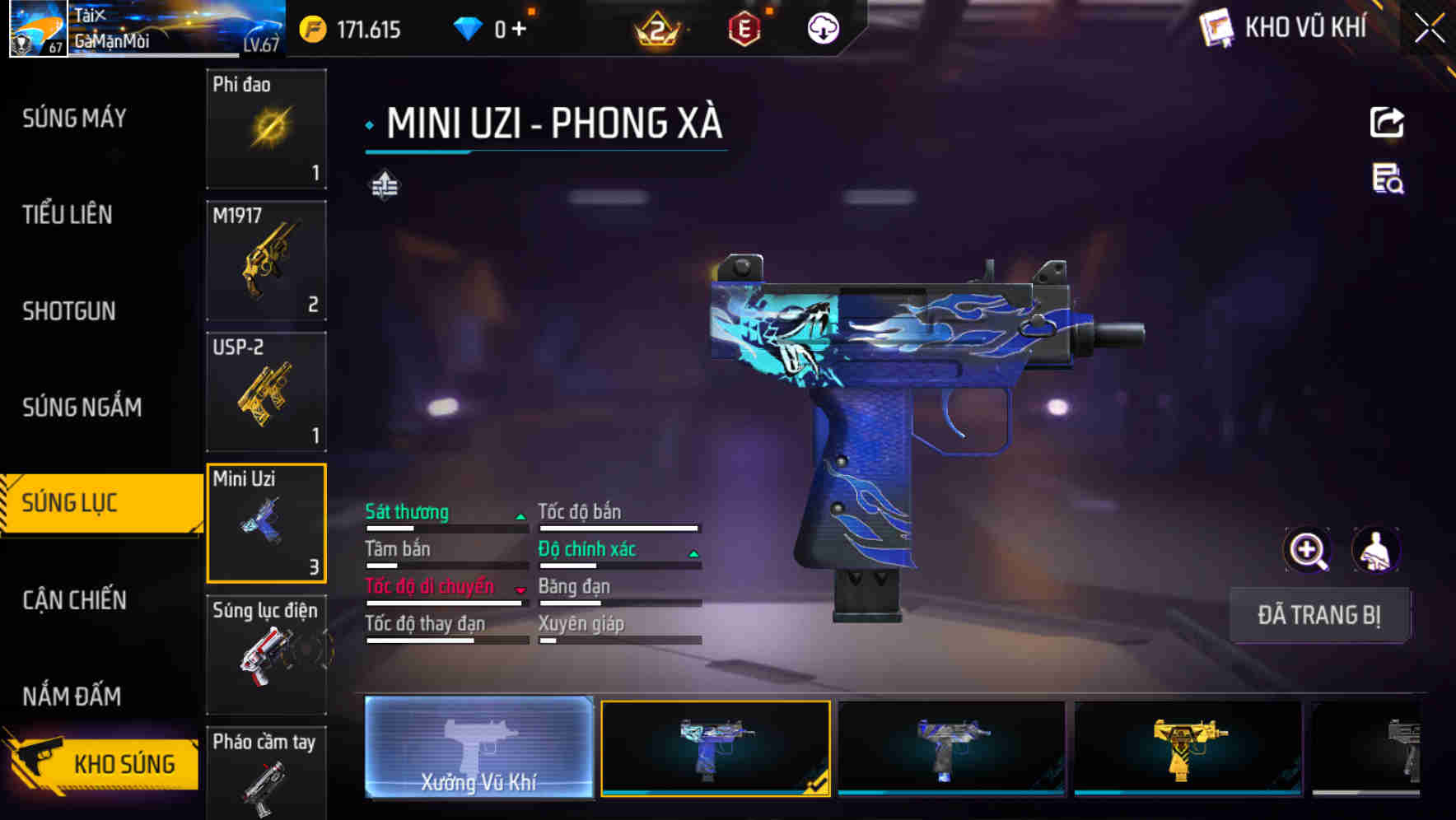Zoom in with the magnifier icon
Viewport: 1456px width, 820px height.
pyautogui.click(x=1308, y=550)
